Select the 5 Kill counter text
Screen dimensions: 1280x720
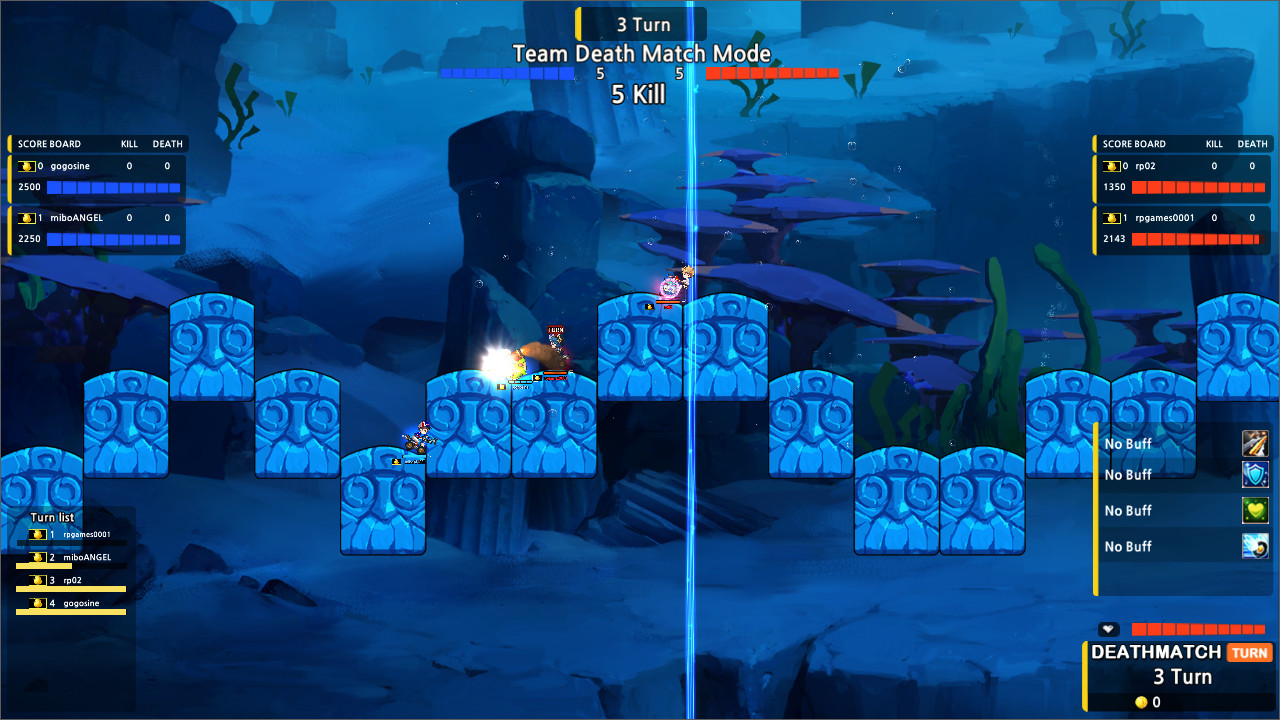(x=640, y=93)
